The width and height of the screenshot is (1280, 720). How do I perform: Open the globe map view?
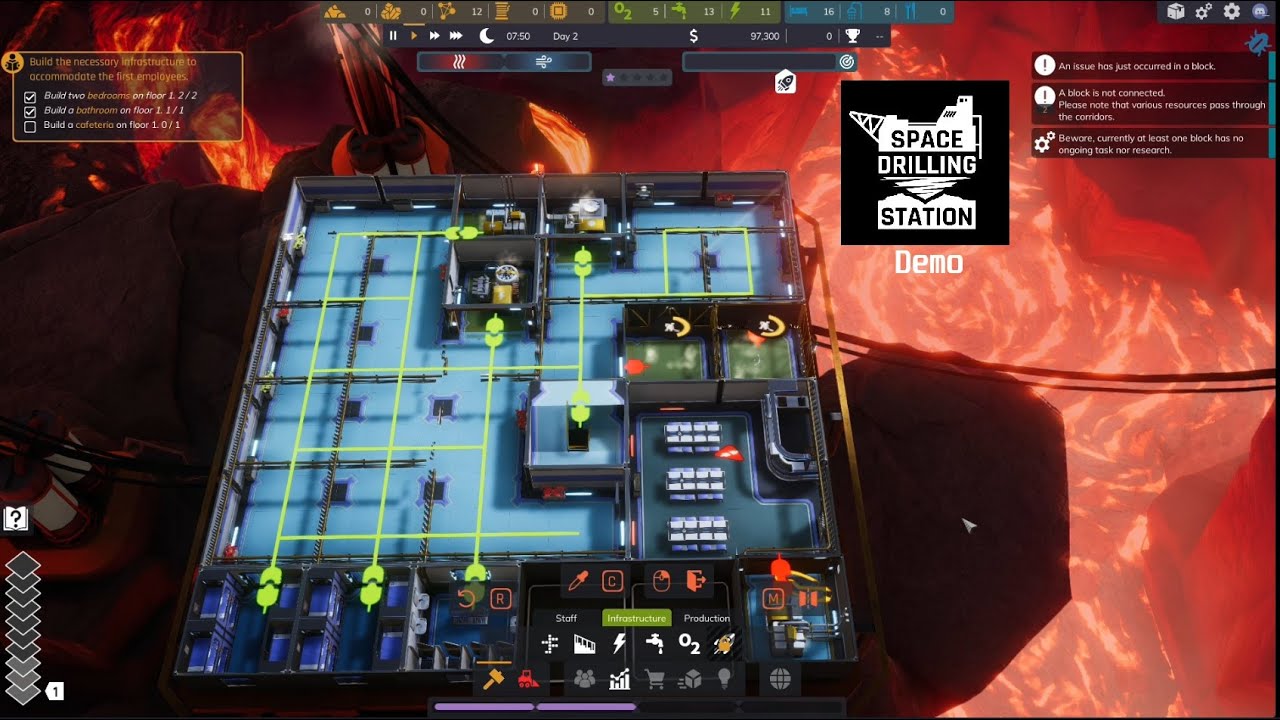pyautogui.click(x=781, y=678)
